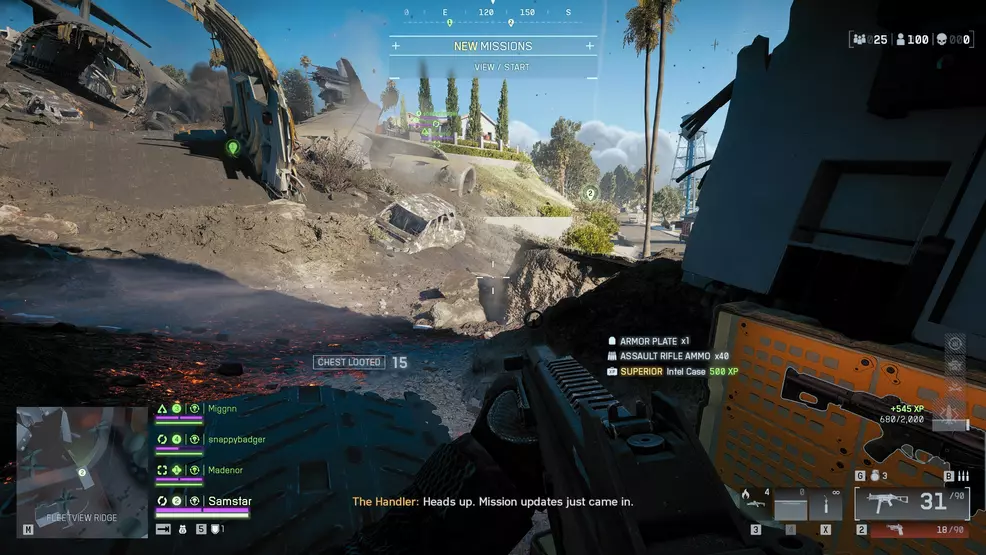986x555 pixels.
Task: Open the New Missions banner
Action: pos(493,46)
